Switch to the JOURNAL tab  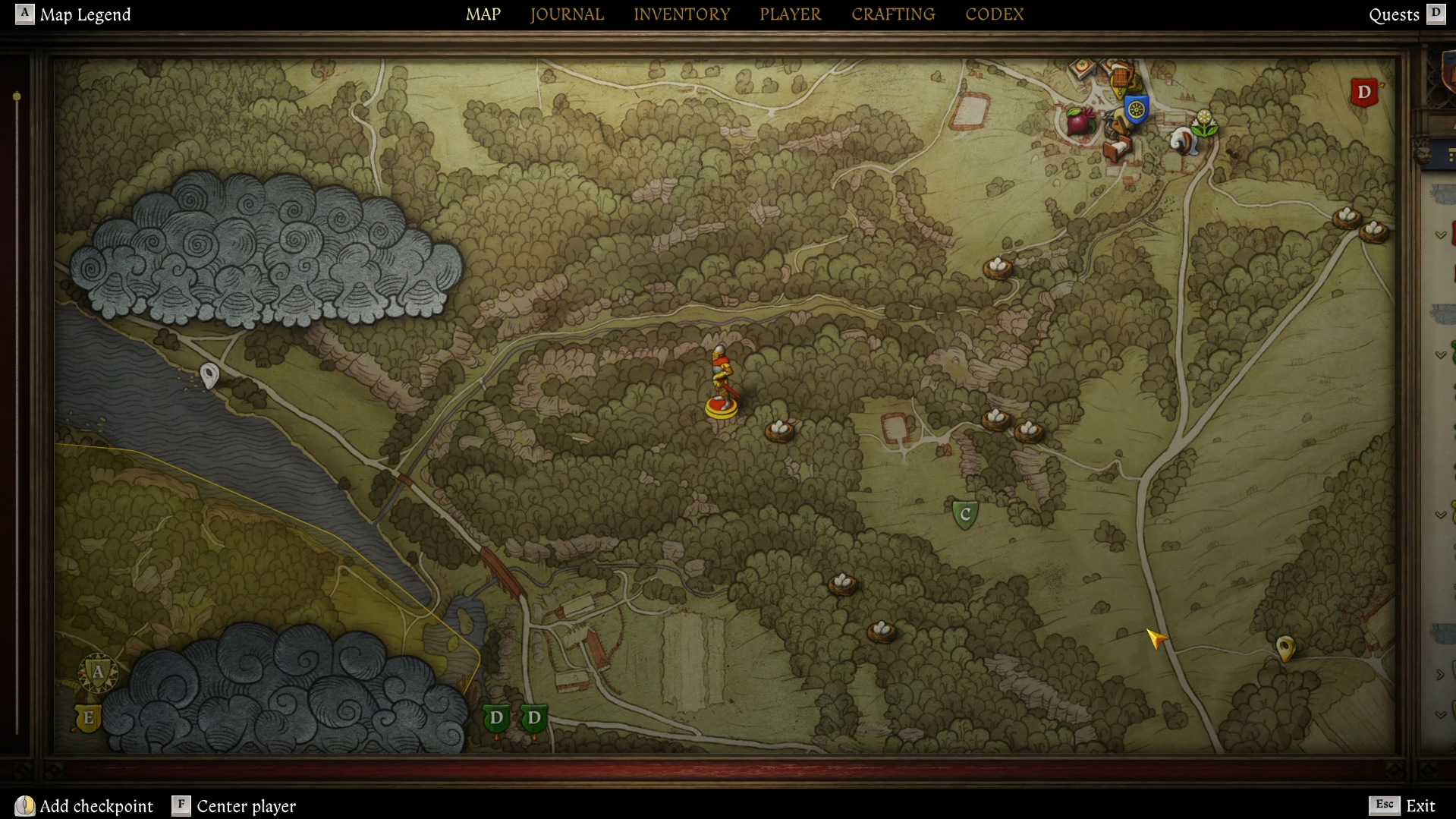pos(567,14)
